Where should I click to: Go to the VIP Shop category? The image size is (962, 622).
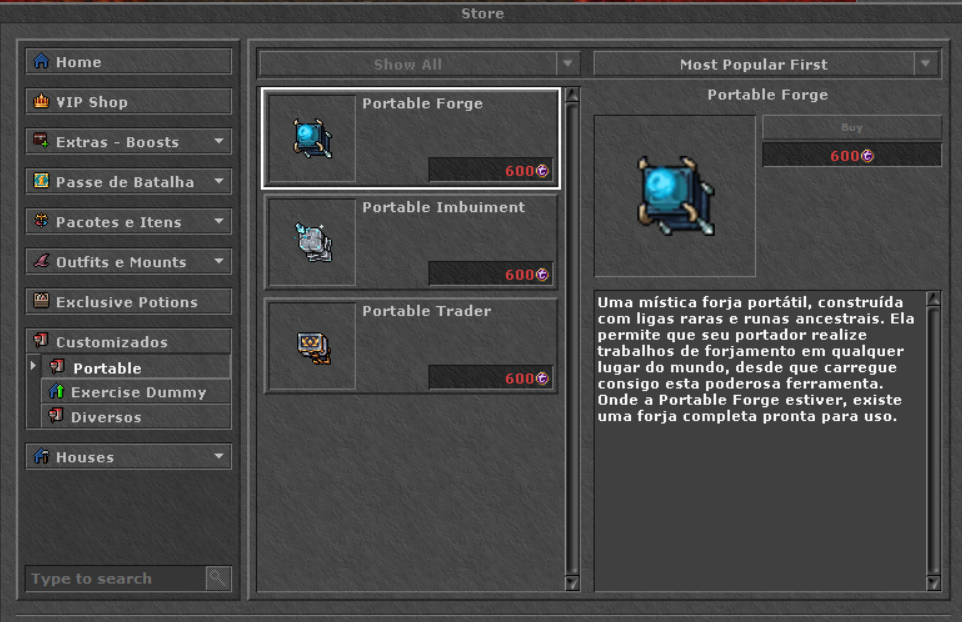[x=128, y=102]
